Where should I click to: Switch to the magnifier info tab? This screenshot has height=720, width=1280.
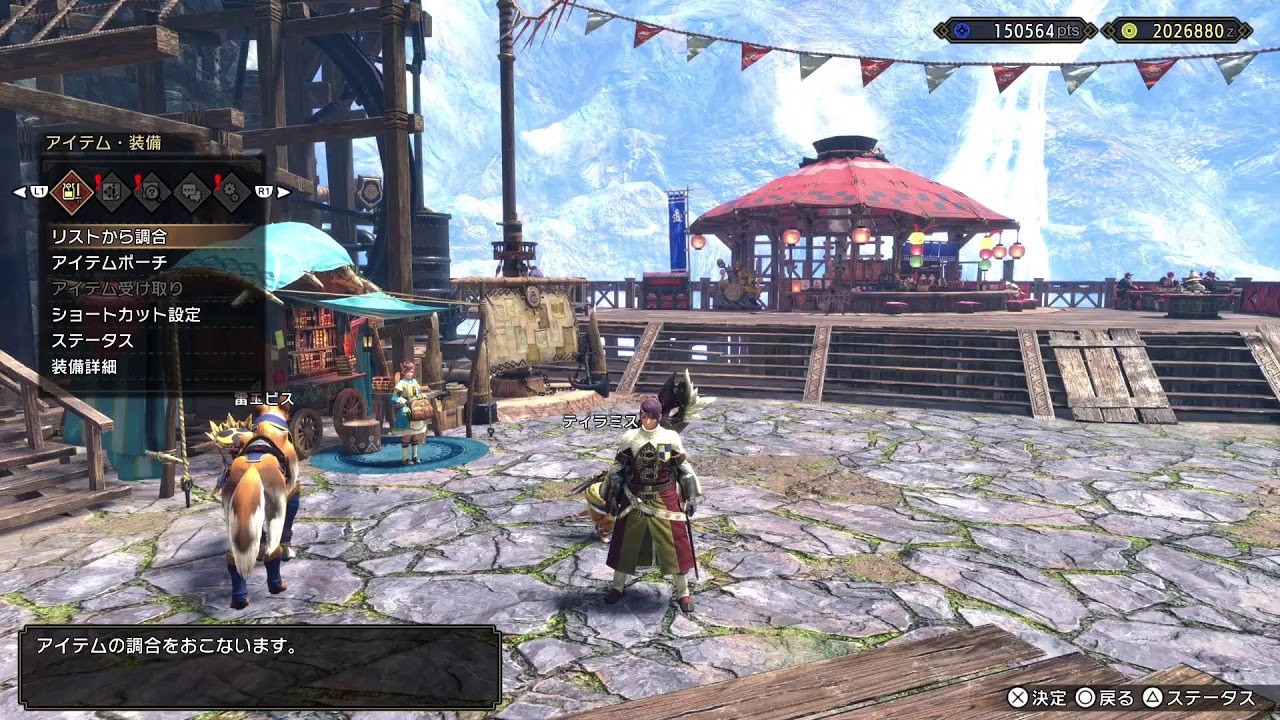coord(151,191)
